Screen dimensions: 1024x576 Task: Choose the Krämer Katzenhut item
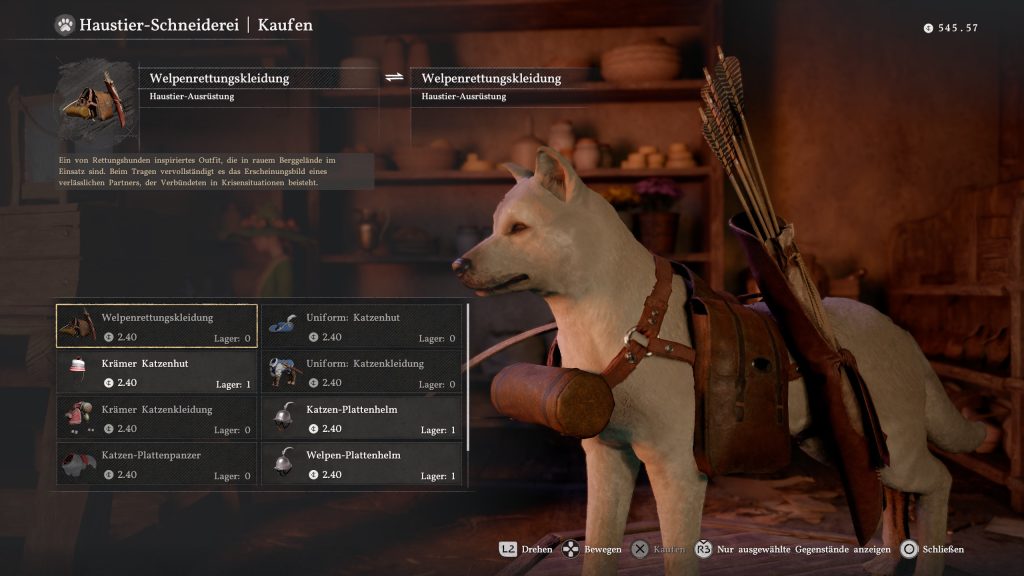pos(157,372)
